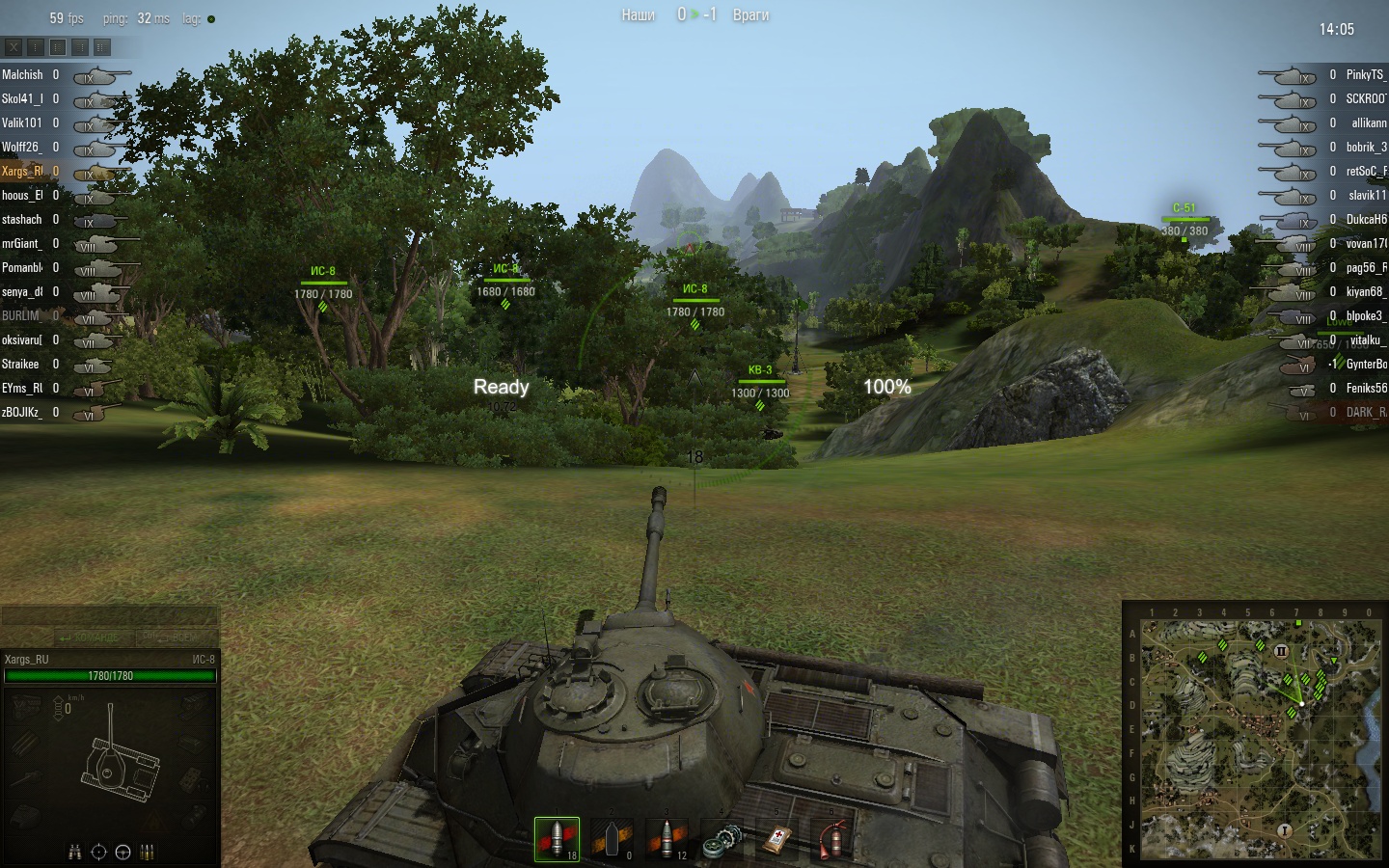
Task: Select enemy GynterBo in the enemy list
Action: coord(1365,364)
